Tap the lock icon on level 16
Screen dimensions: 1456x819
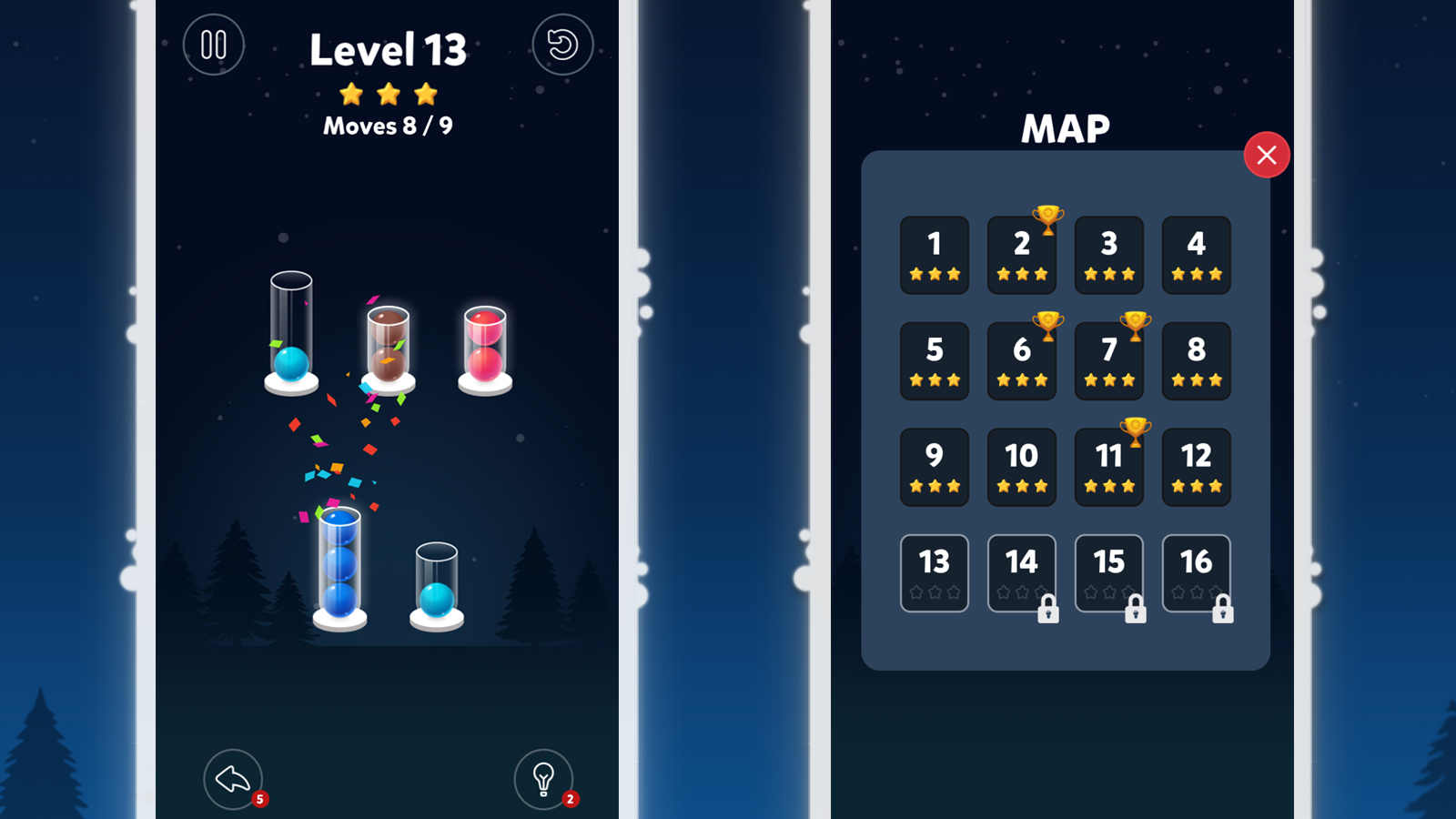tap(1223, 612)
